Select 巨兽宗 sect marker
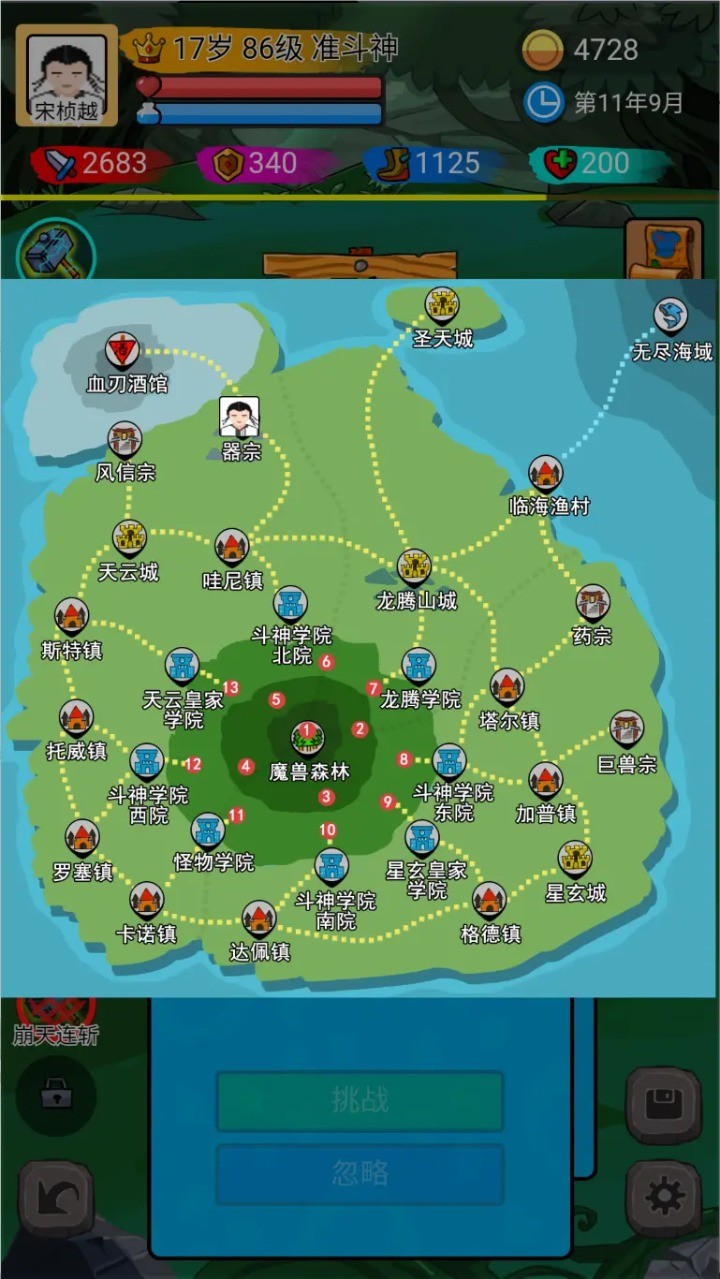This screenshot has height=1279, width=720. click(627, 729)
